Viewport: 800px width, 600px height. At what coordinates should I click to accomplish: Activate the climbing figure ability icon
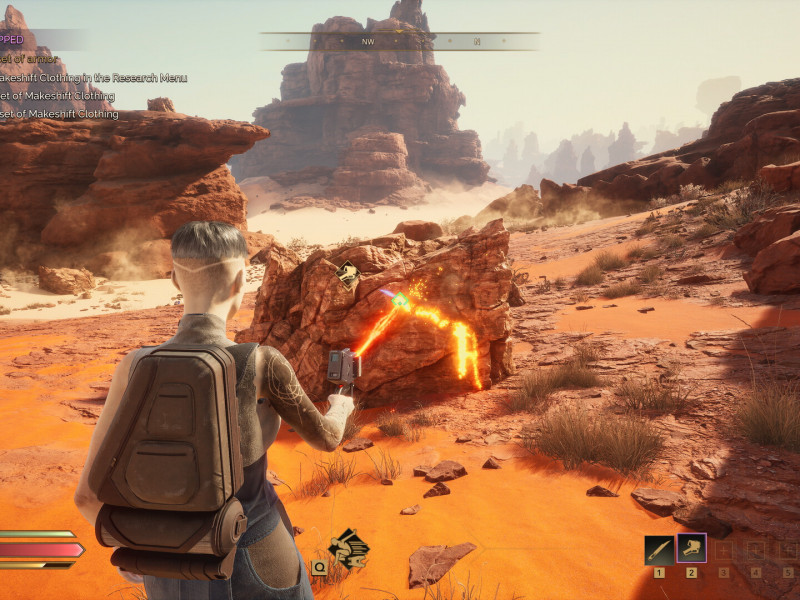[348, 546]
